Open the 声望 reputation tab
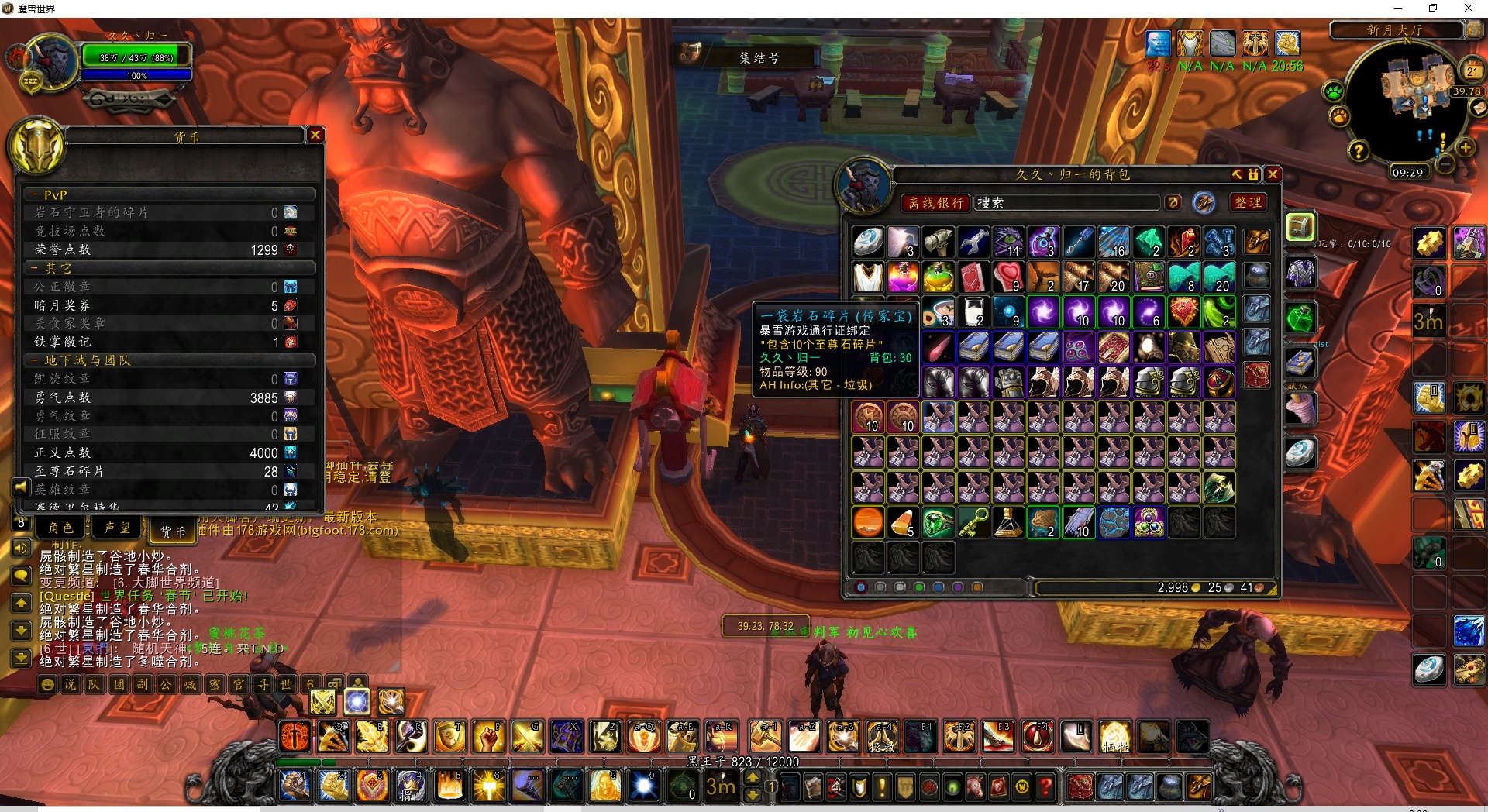Viewport: 1488px width, 812px height. [118, 528]
